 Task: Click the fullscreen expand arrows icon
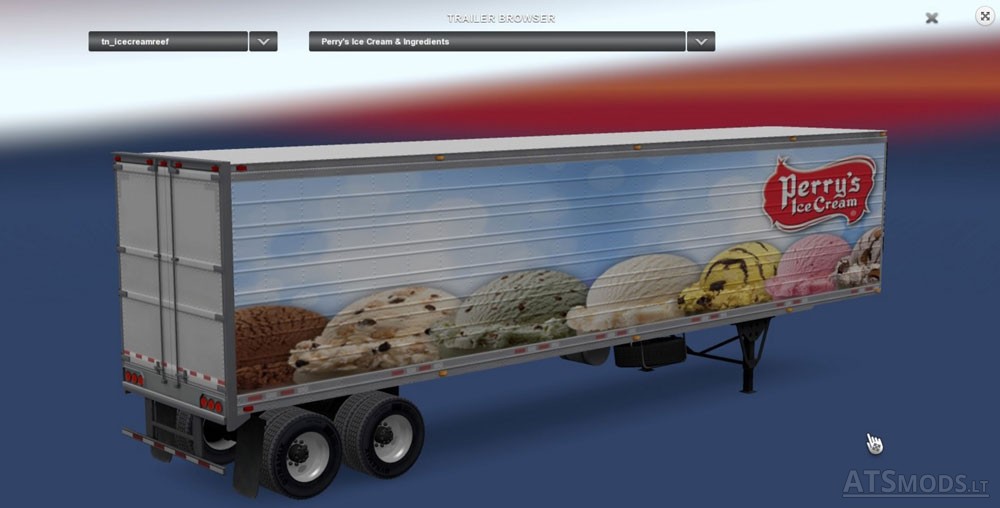(983, 16)
